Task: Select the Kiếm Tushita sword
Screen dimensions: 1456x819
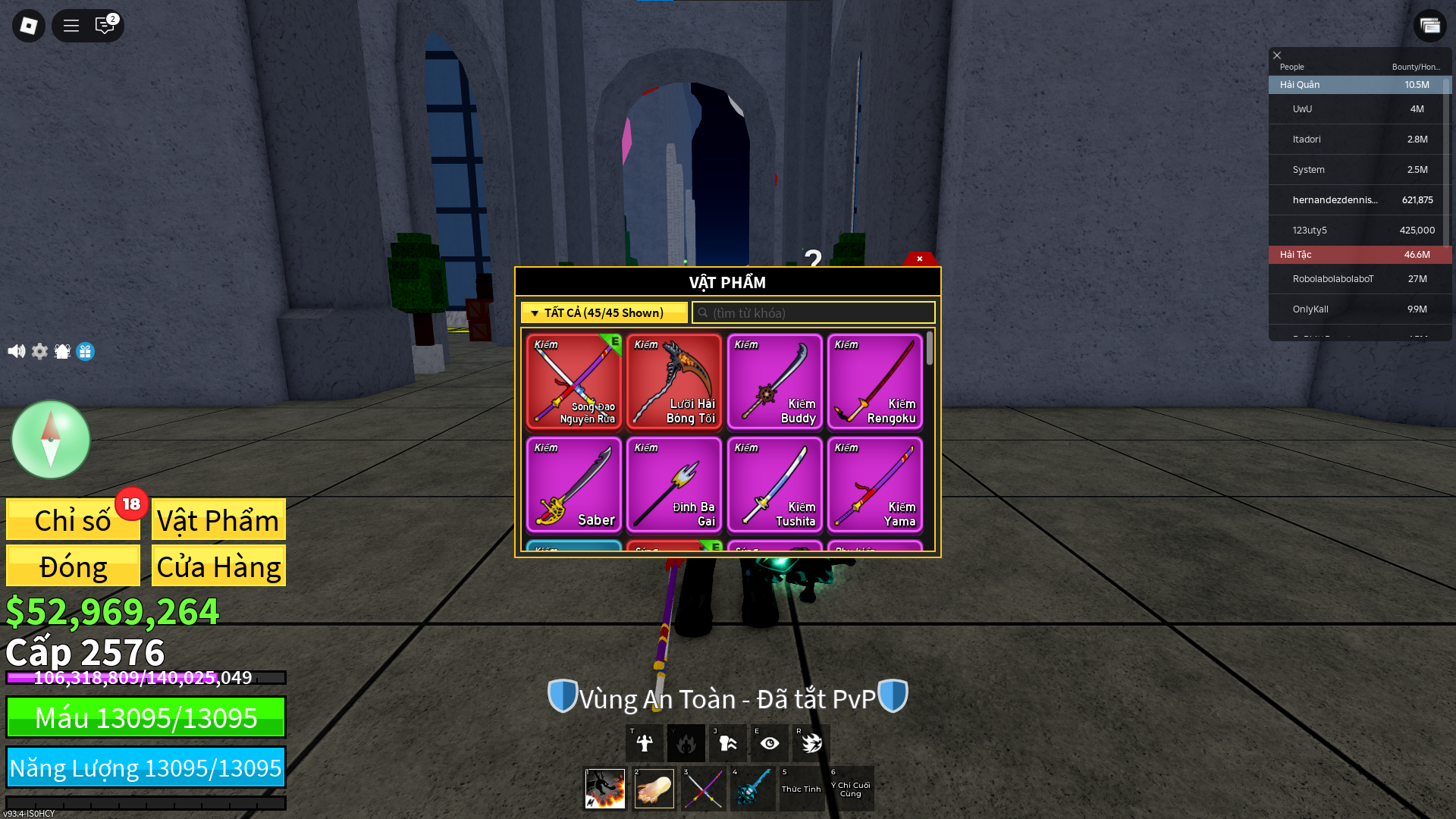Action: coord(774,485)
